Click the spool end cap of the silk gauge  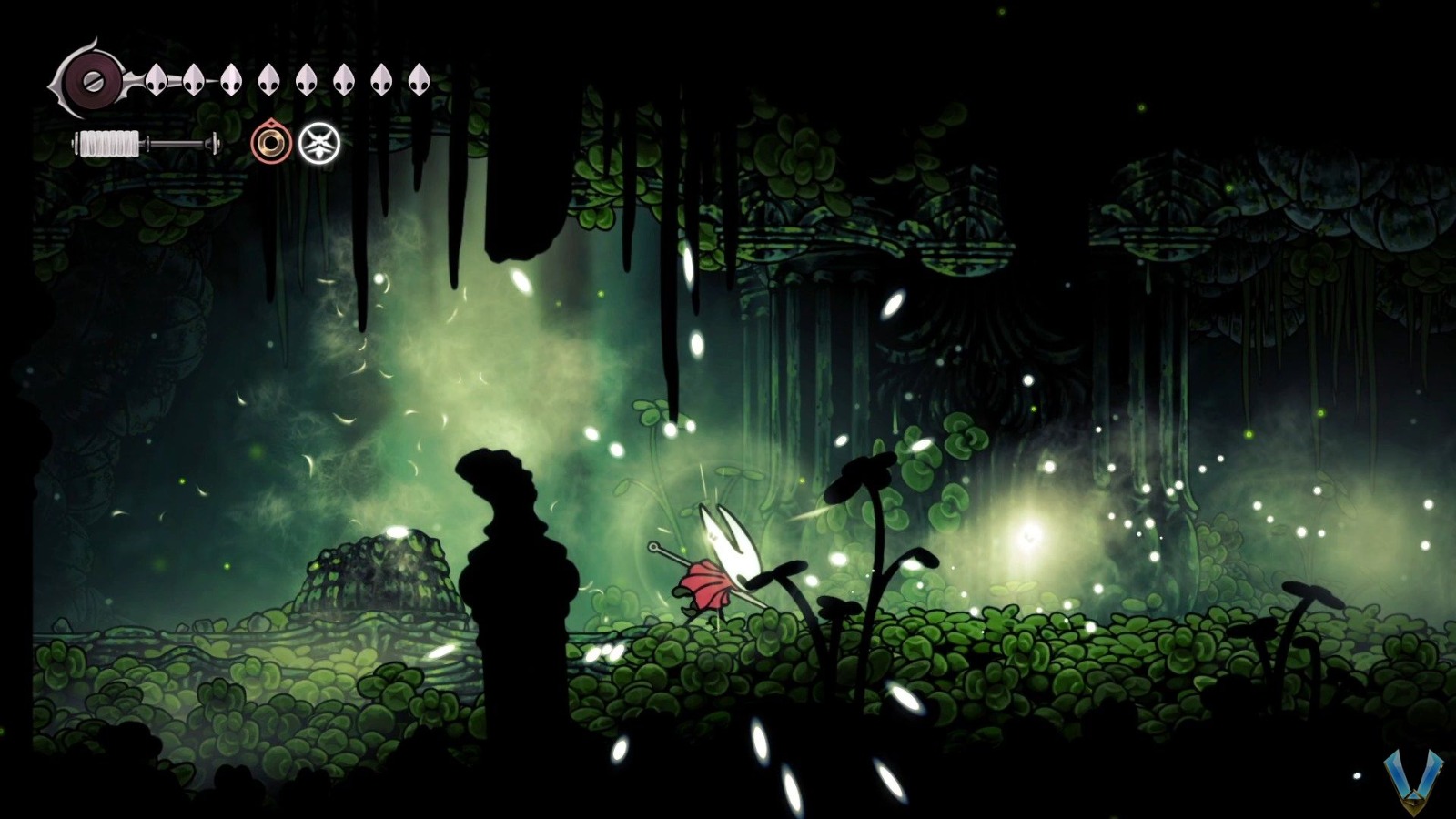click(215, 144)
